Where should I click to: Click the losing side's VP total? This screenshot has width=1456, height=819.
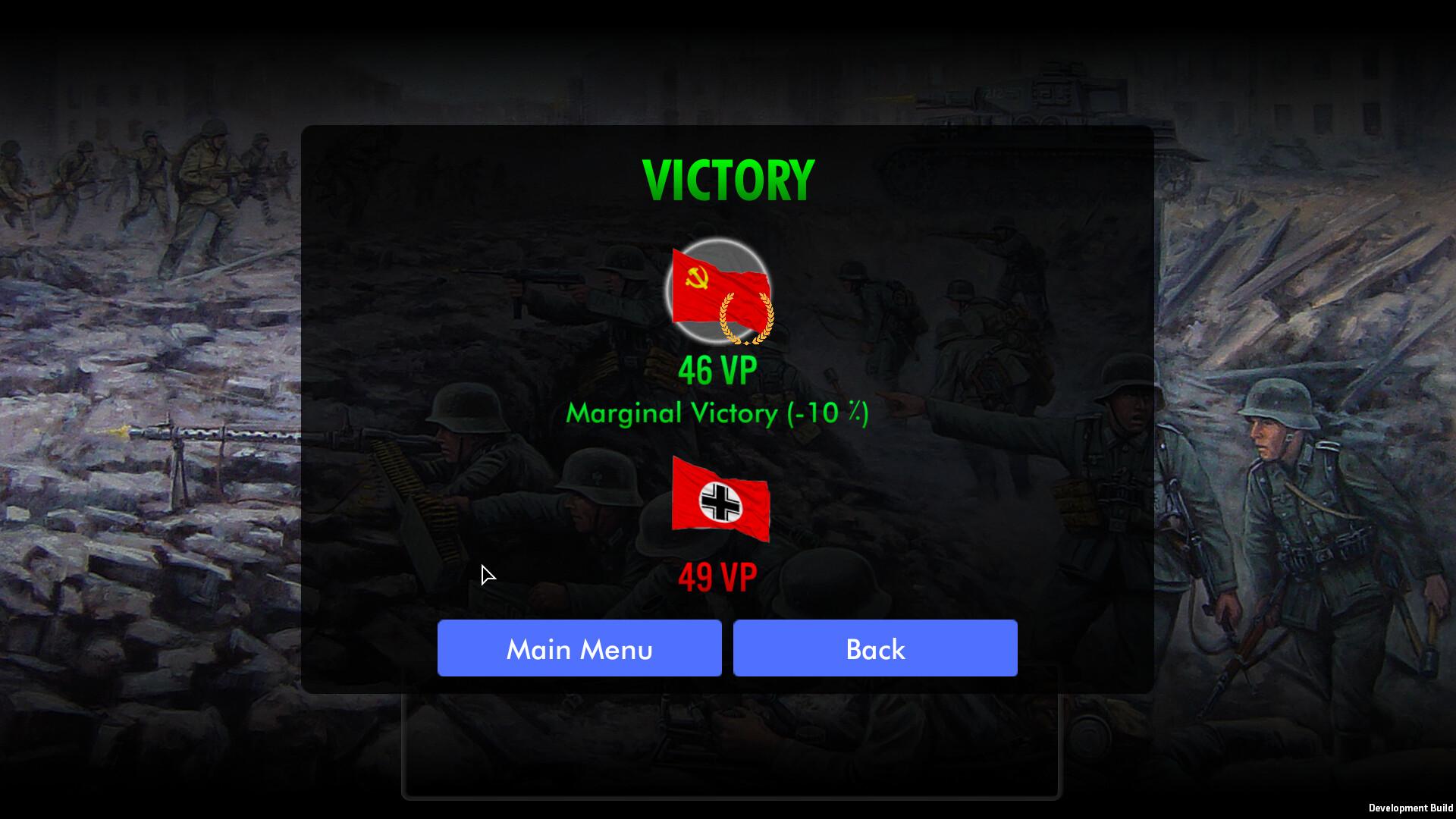click(717, 576)
